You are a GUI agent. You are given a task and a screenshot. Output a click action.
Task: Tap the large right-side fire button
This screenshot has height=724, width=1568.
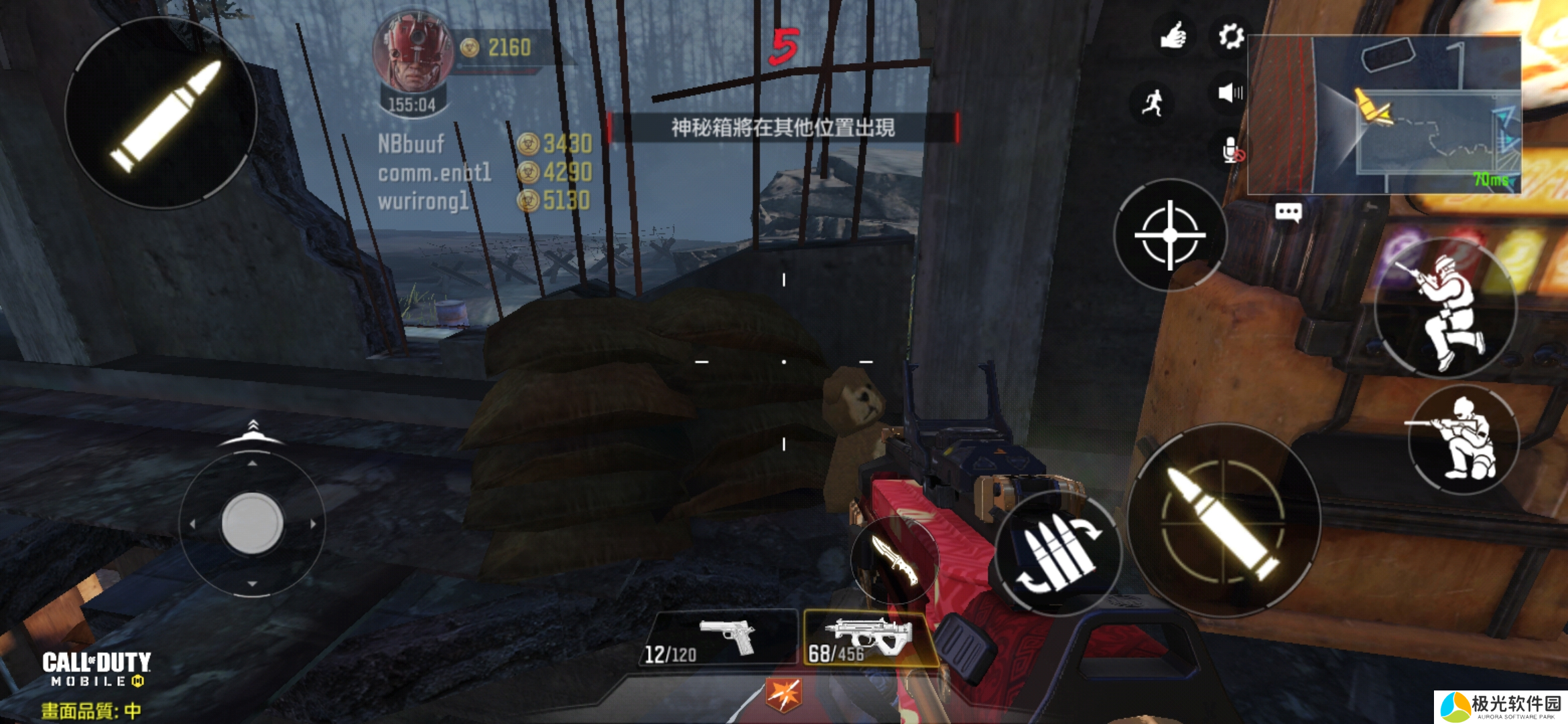[1224, 522]
